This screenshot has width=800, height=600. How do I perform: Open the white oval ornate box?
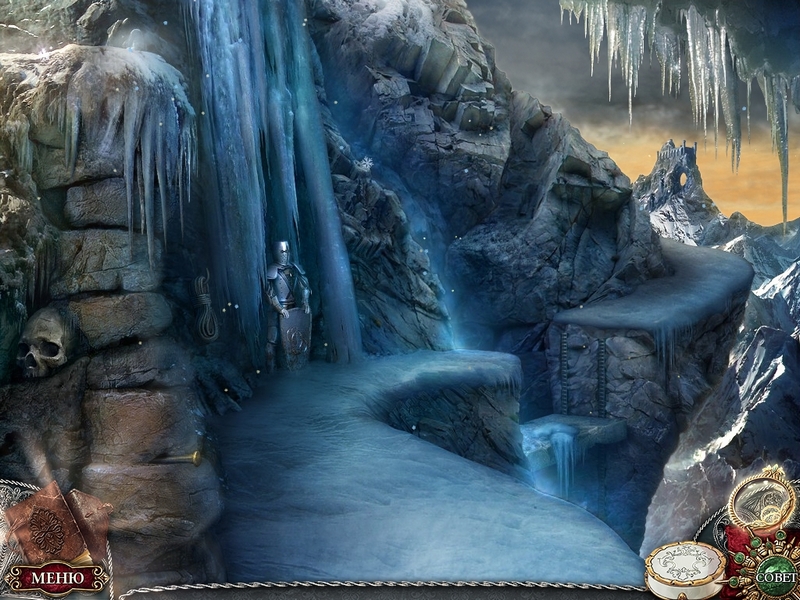(686, 568)
